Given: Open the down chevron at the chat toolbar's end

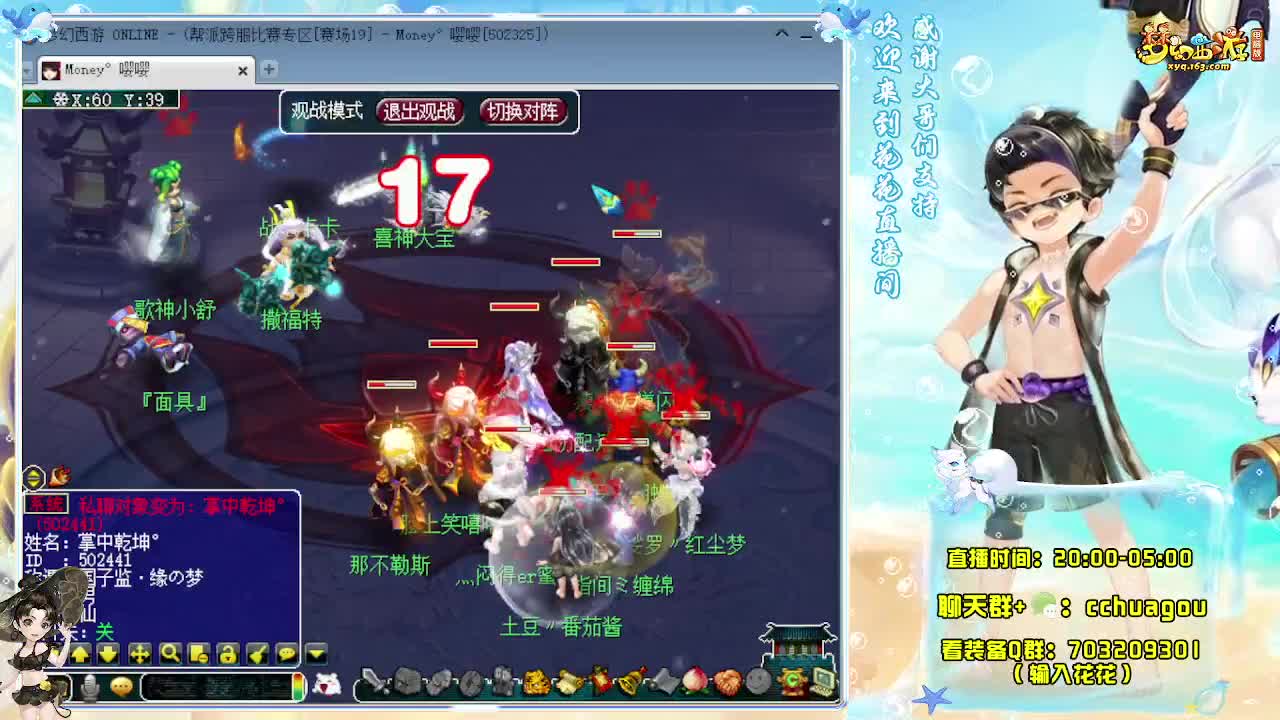Looking at the screenshot, I should (x=315, y=652).
